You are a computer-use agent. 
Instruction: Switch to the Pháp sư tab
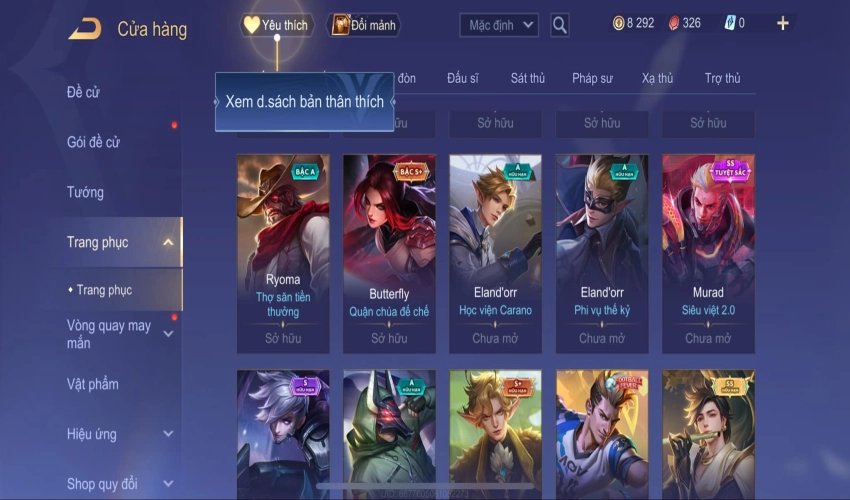(591, 78)
